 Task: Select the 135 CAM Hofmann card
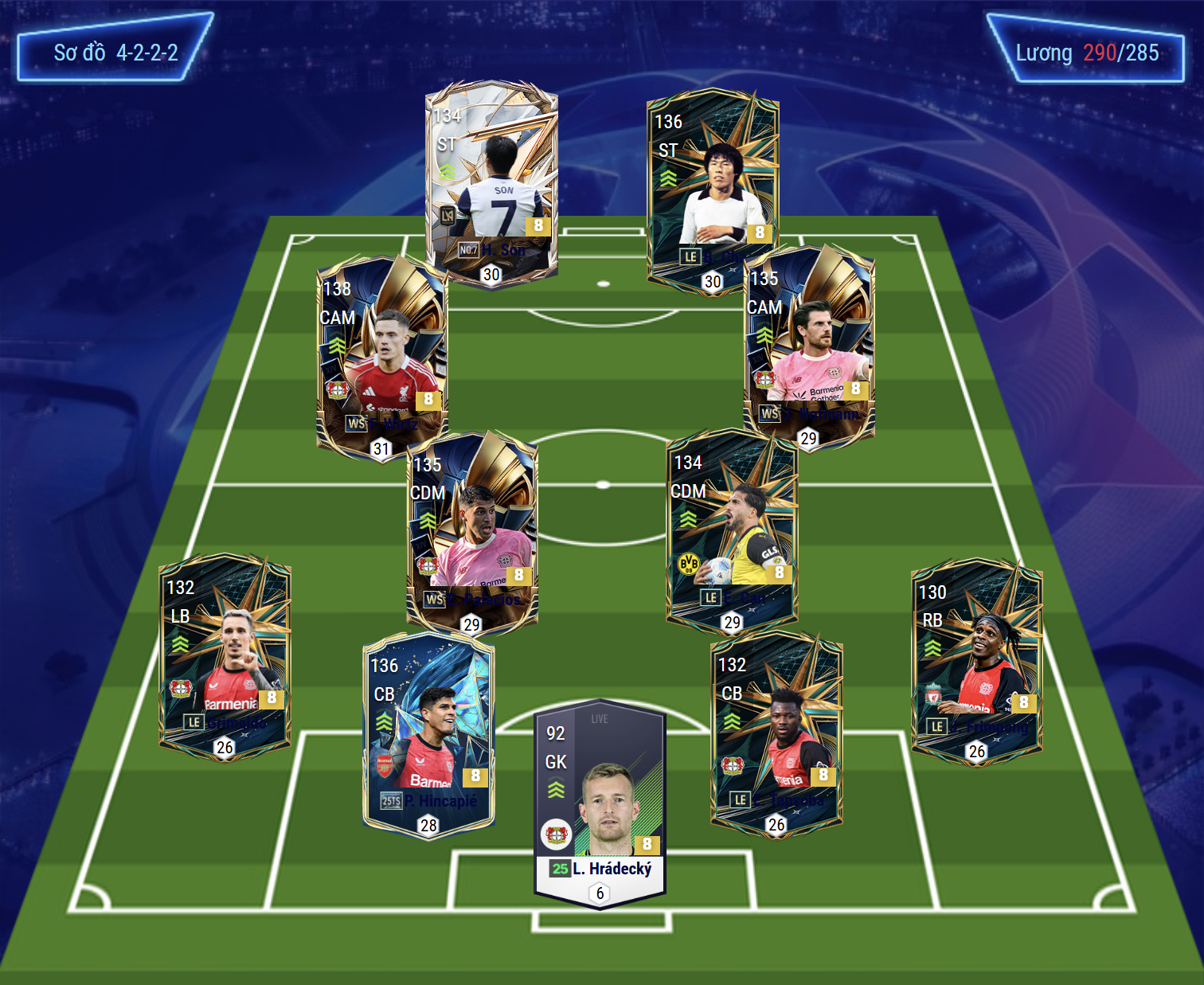pyautogui.click(x=810, y=346)
